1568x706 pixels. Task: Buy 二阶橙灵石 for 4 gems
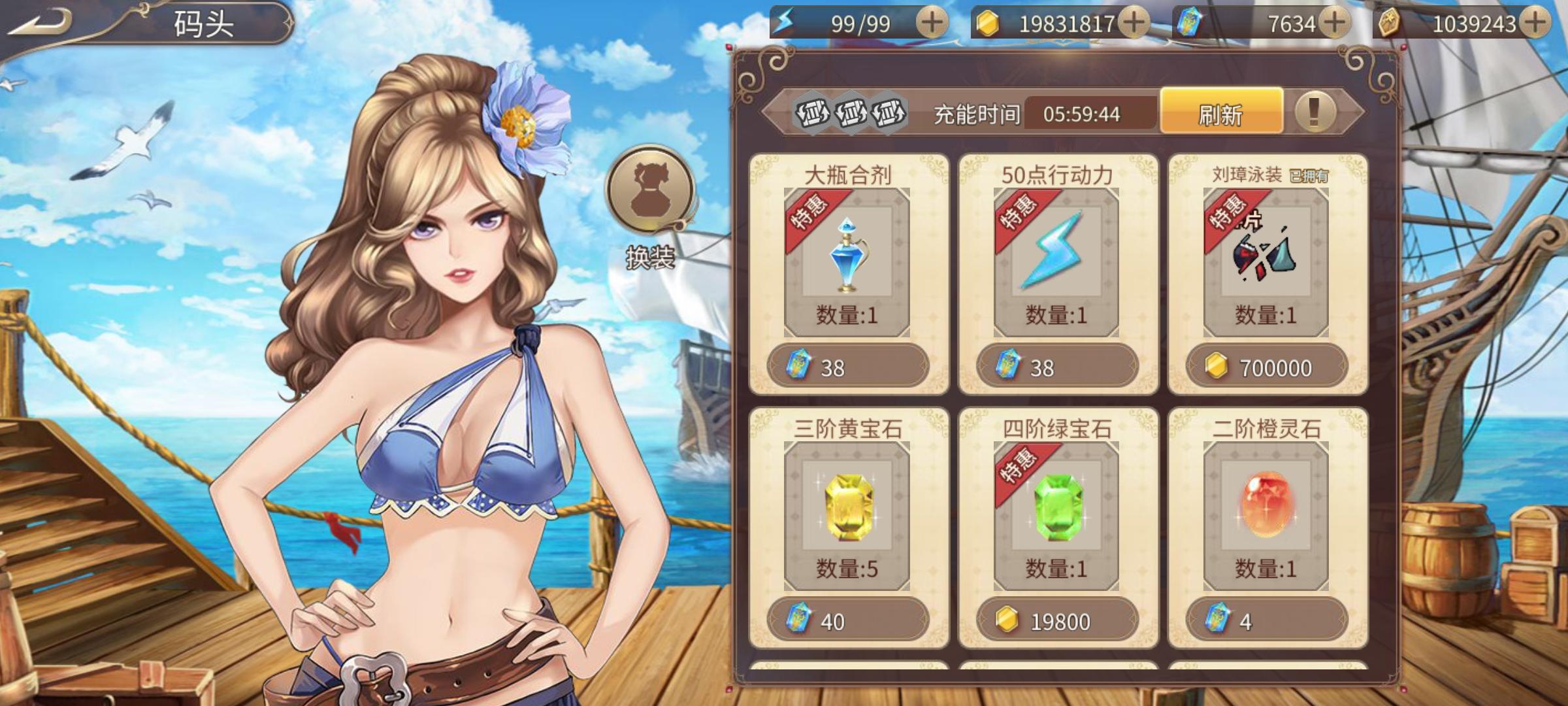[x=1266, y=620]
